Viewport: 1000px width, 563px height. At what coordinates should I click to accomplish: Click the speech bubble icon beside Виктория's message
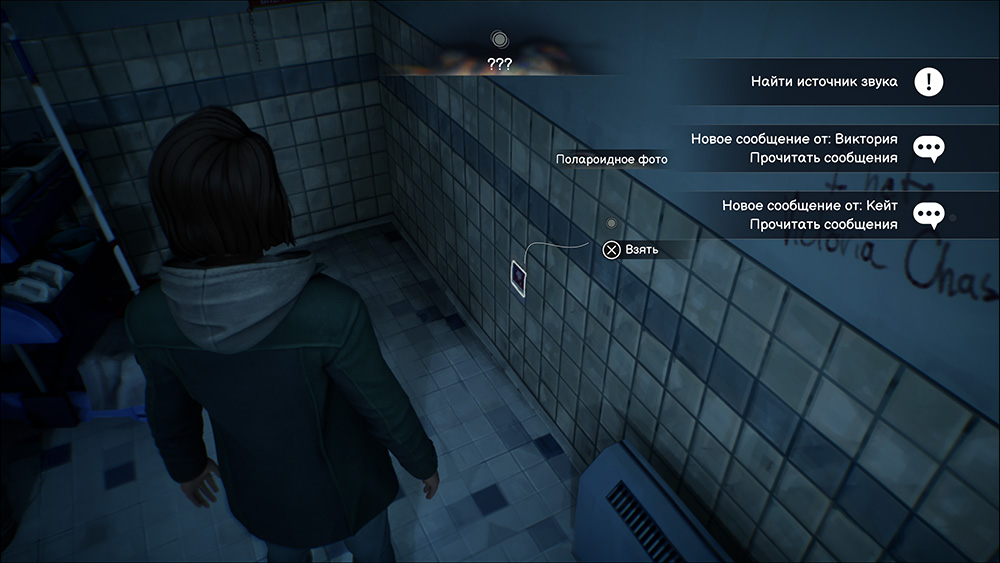tap(930, 149)
